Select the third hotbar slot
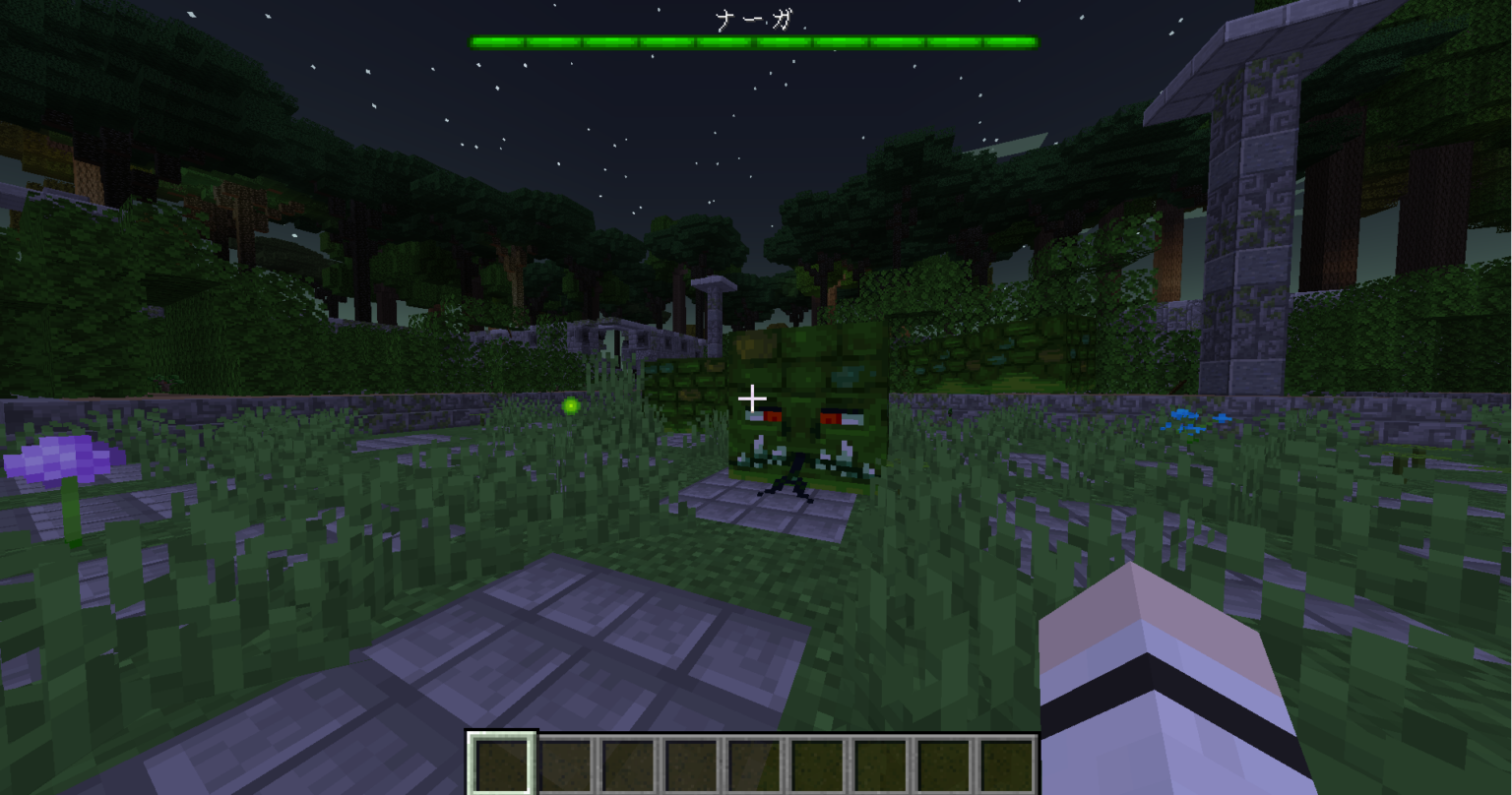The height and width of the screenshot is (795, 1512). [630, 763]
